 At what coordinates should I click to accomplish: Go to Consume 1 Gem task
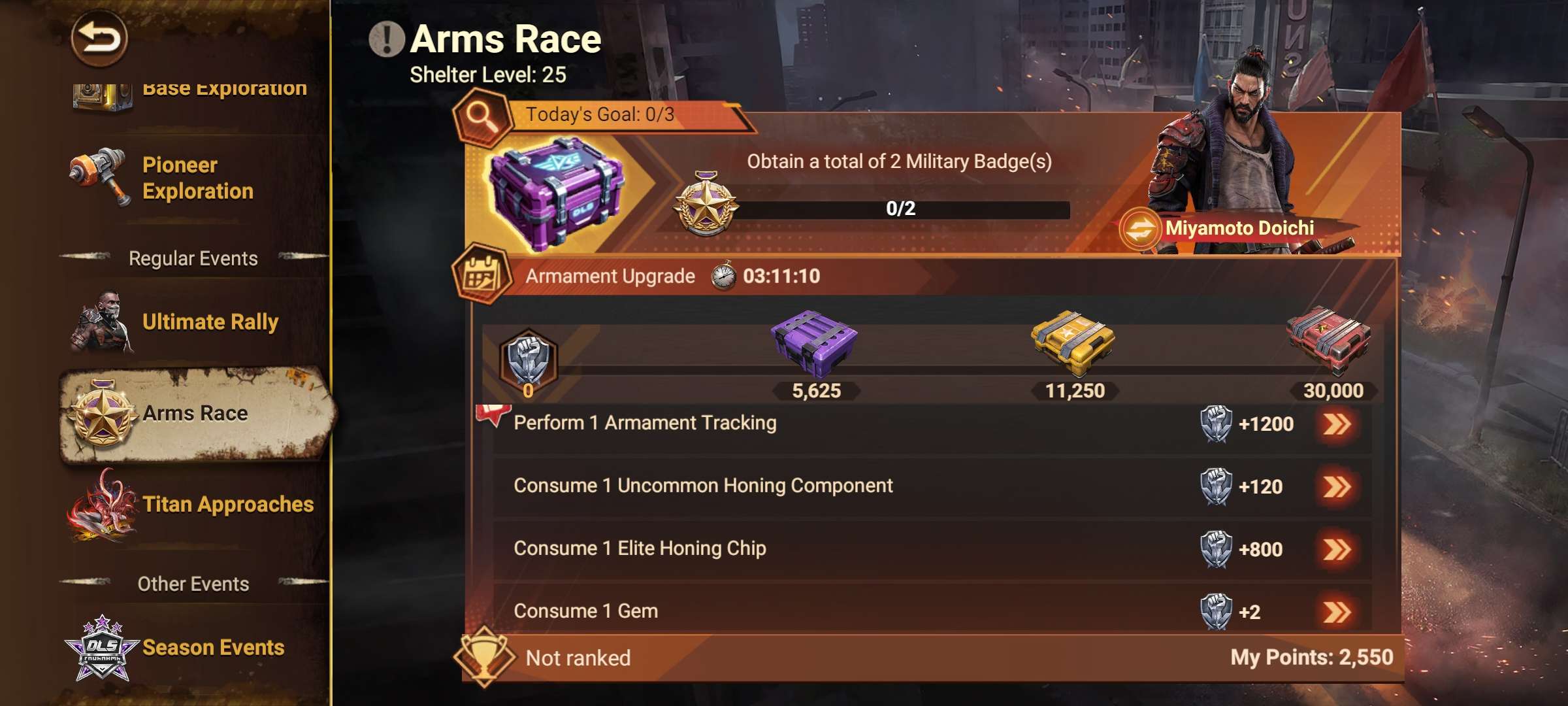click(1337, 613)
